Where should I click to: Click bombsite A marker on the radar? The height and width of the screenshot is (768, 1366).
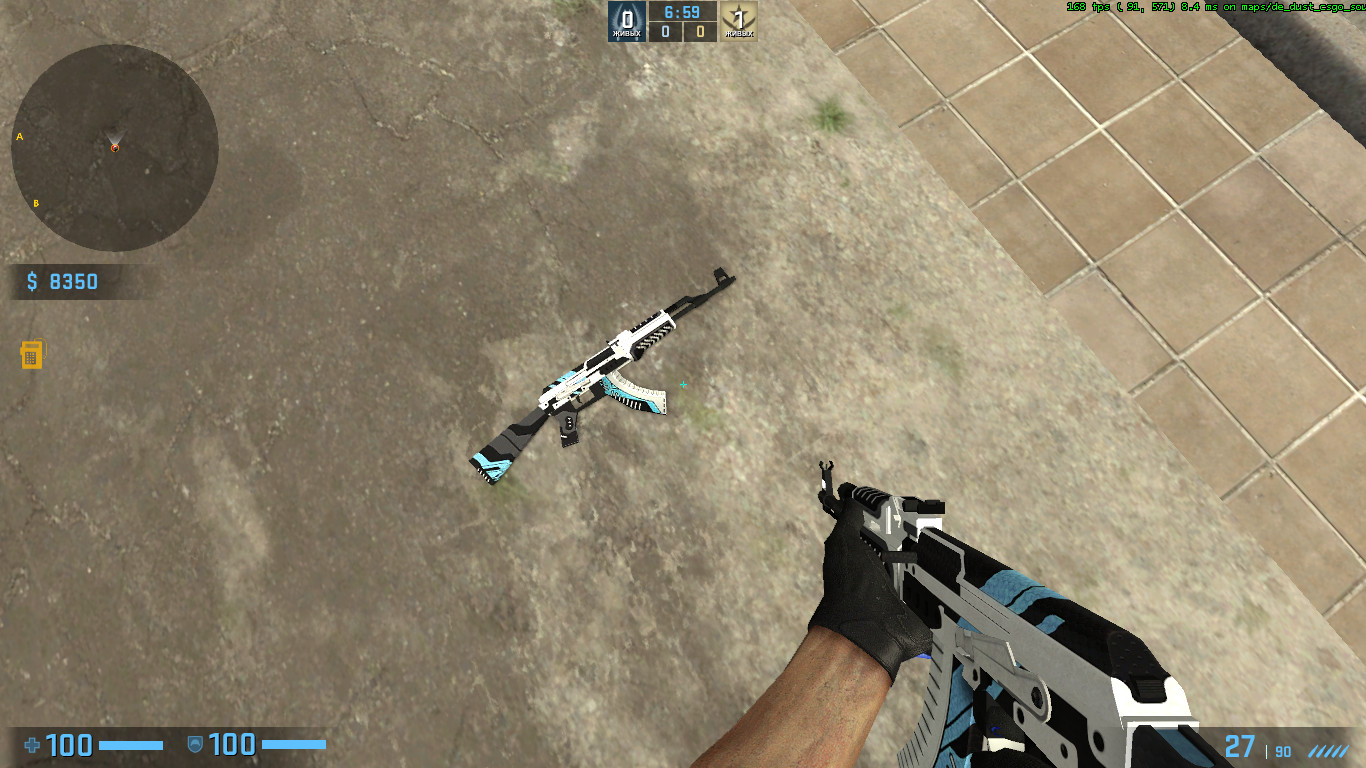tap(20, 136)
